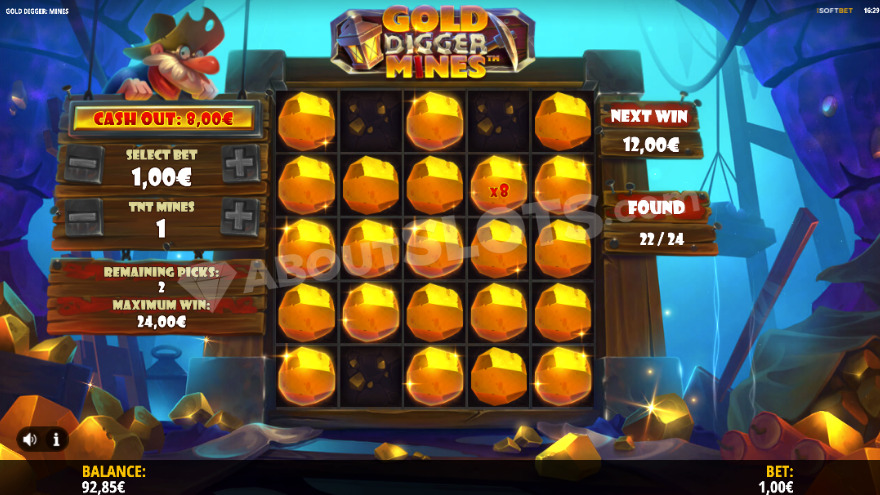Image resolution: width=880 pixels, height=495 pixels.
Task: Select the gold tile marked x8
Action: [x=498, y=186]
